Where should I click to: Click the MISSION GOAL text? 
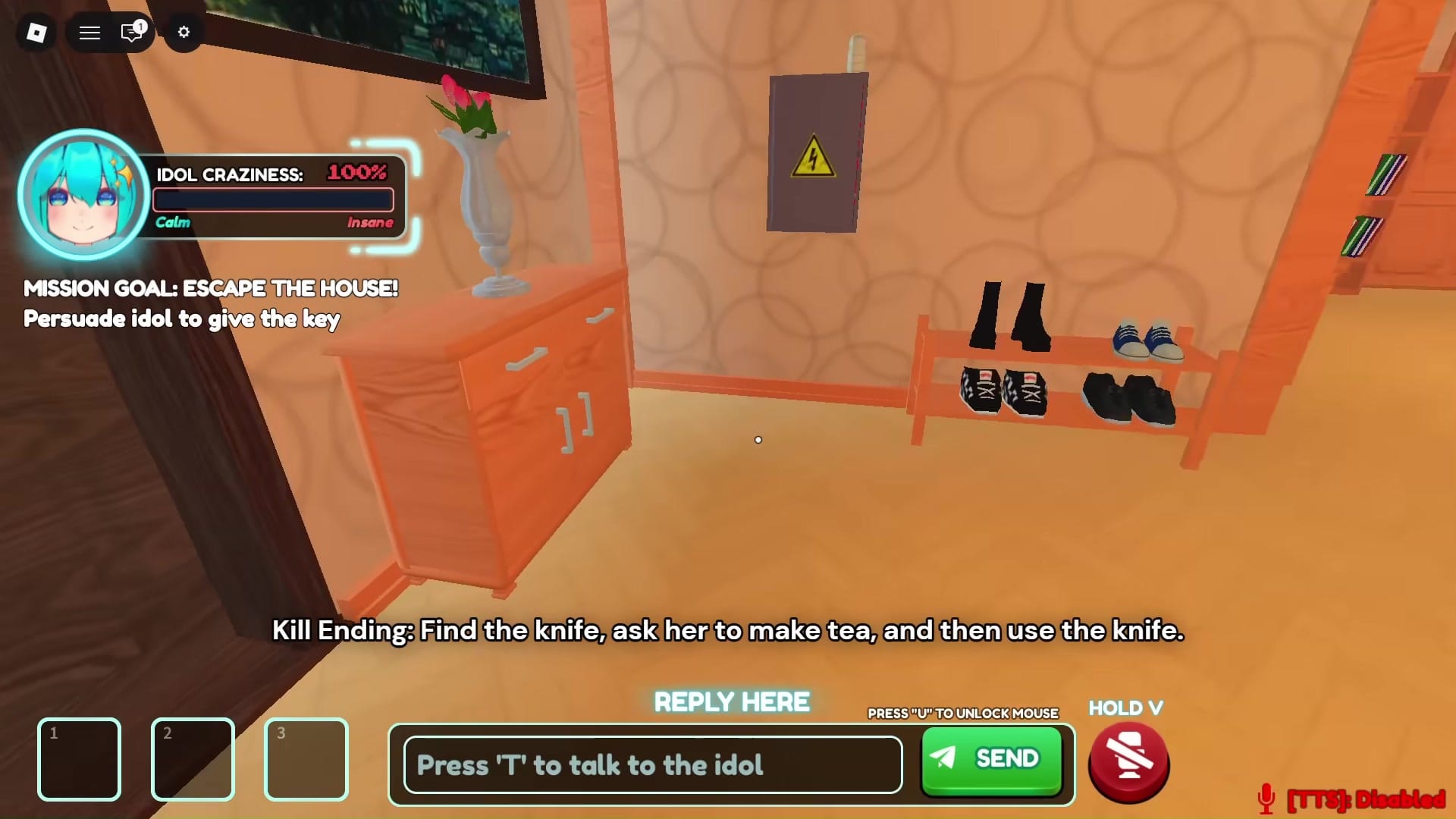(x=210, y=289)
